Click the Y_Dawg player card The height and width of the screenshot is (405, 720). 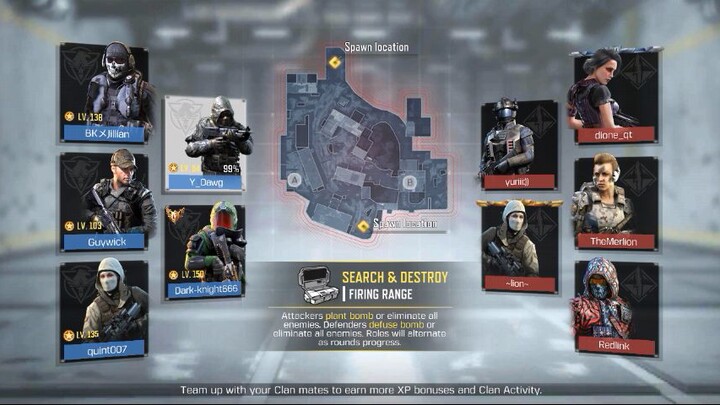[x=205, y=142]
